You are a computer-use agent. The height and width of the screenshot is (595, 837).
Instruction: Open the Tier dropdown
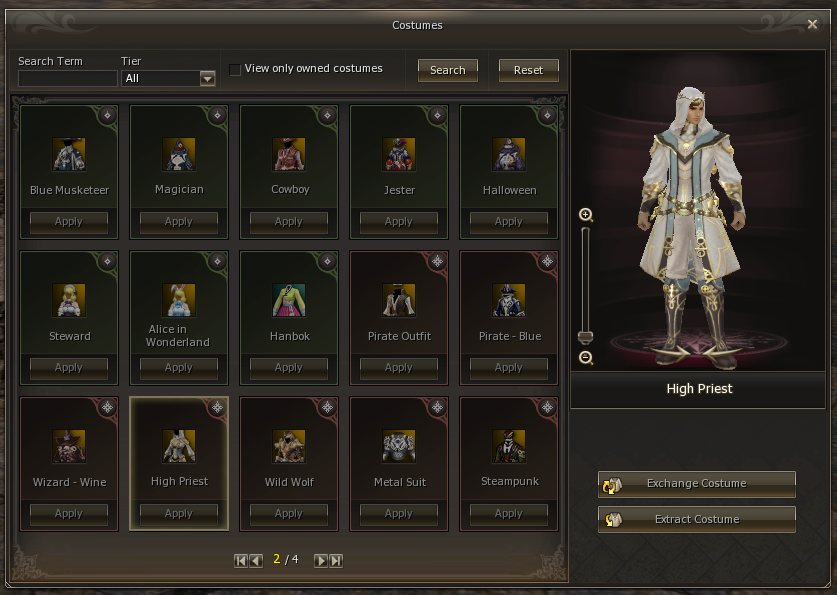pos(208,78)
